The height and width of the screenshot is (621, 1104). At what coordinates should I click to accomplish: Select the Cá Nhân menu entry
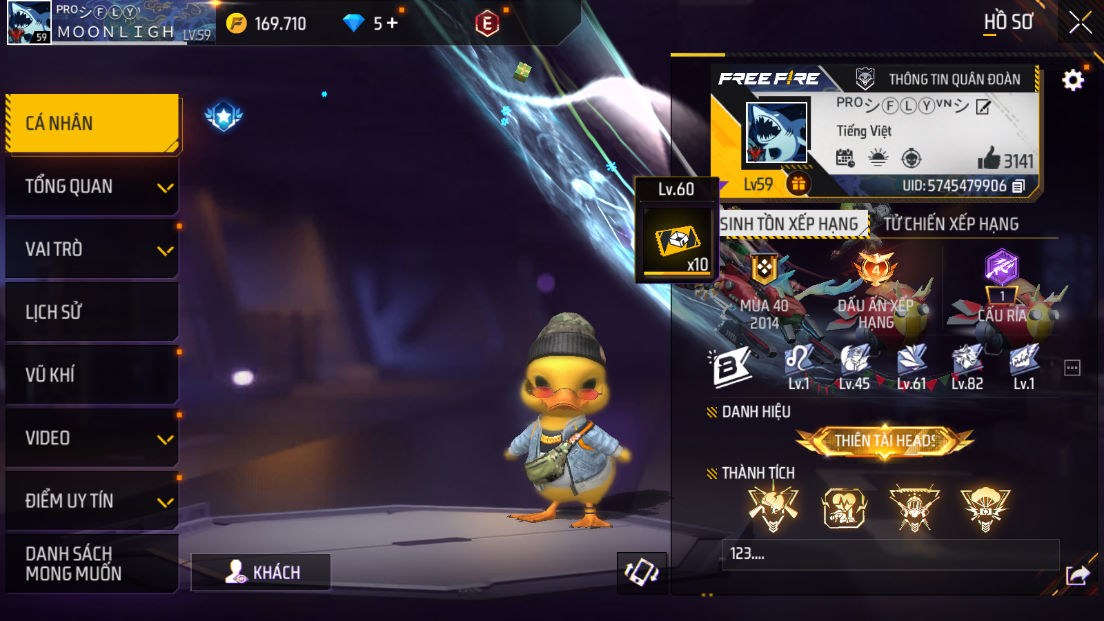tap(92, 124)
